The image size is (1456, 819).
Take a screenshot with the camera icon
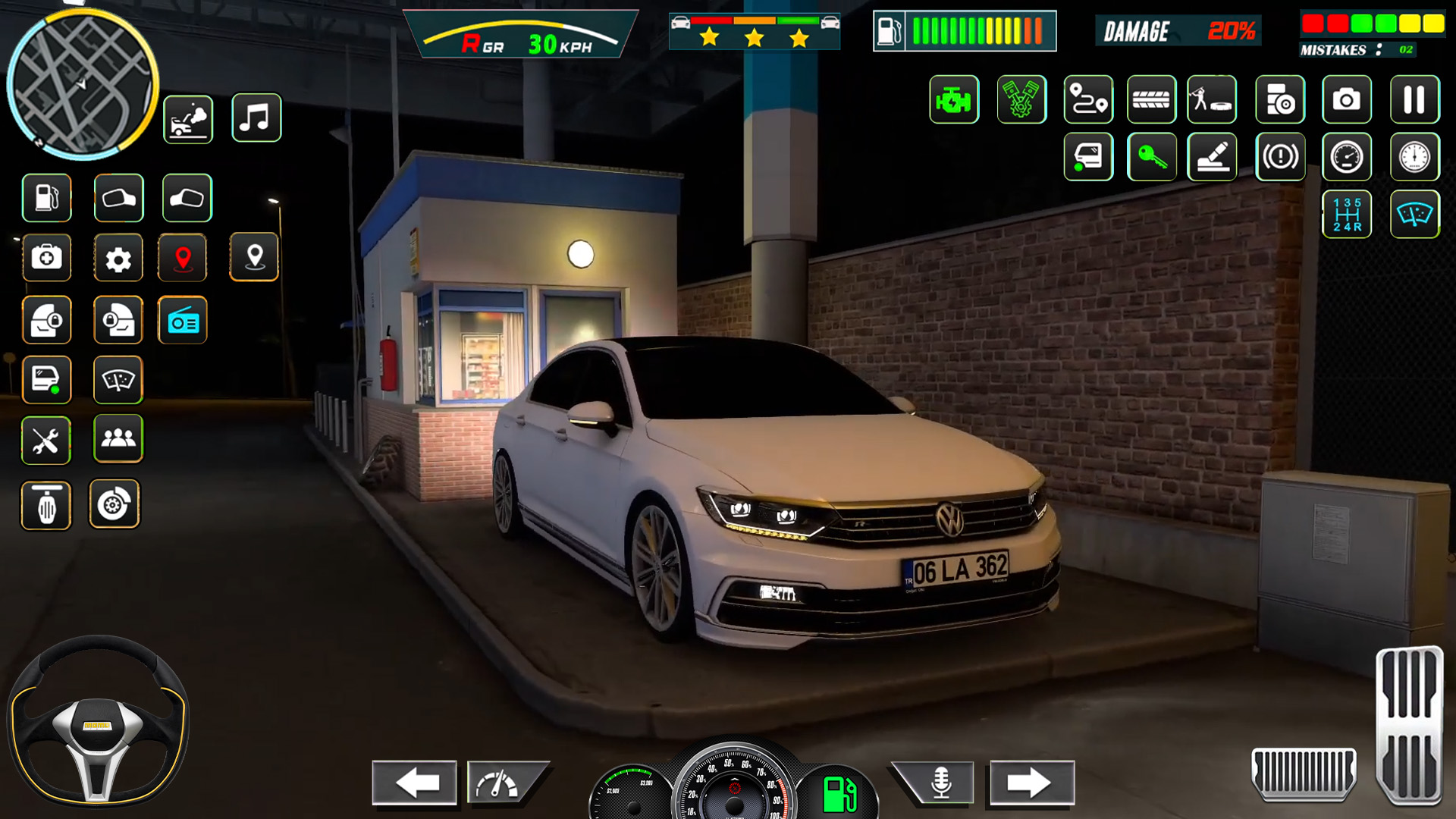[1346, 99]
